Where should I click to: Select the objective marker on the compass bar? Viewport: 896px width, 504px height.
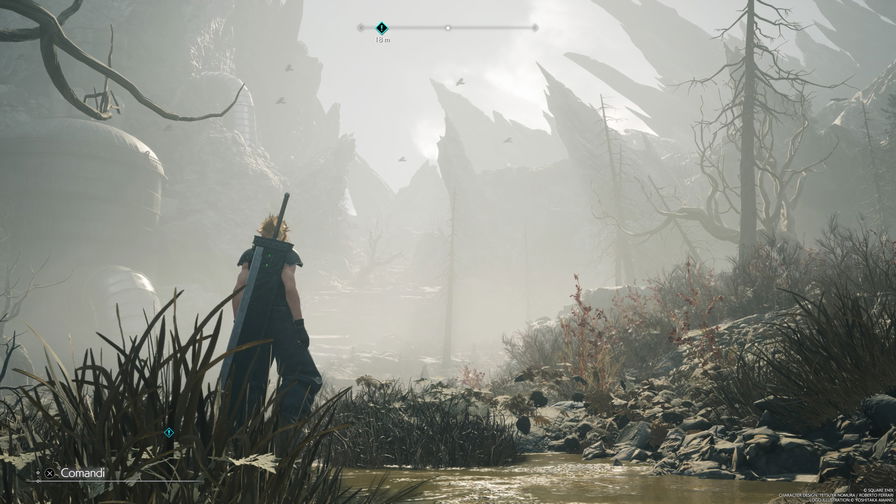[382, 28]
